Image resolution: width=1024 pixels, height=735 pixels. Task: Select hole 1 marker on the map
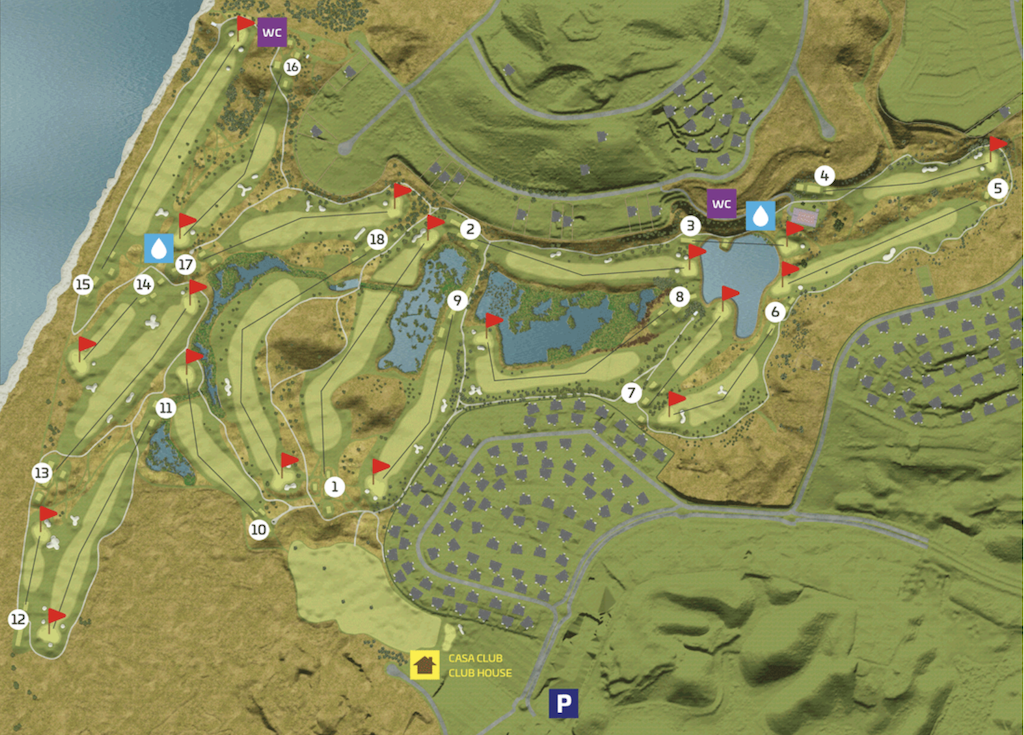pyautogui.click(x=335, y=487)
